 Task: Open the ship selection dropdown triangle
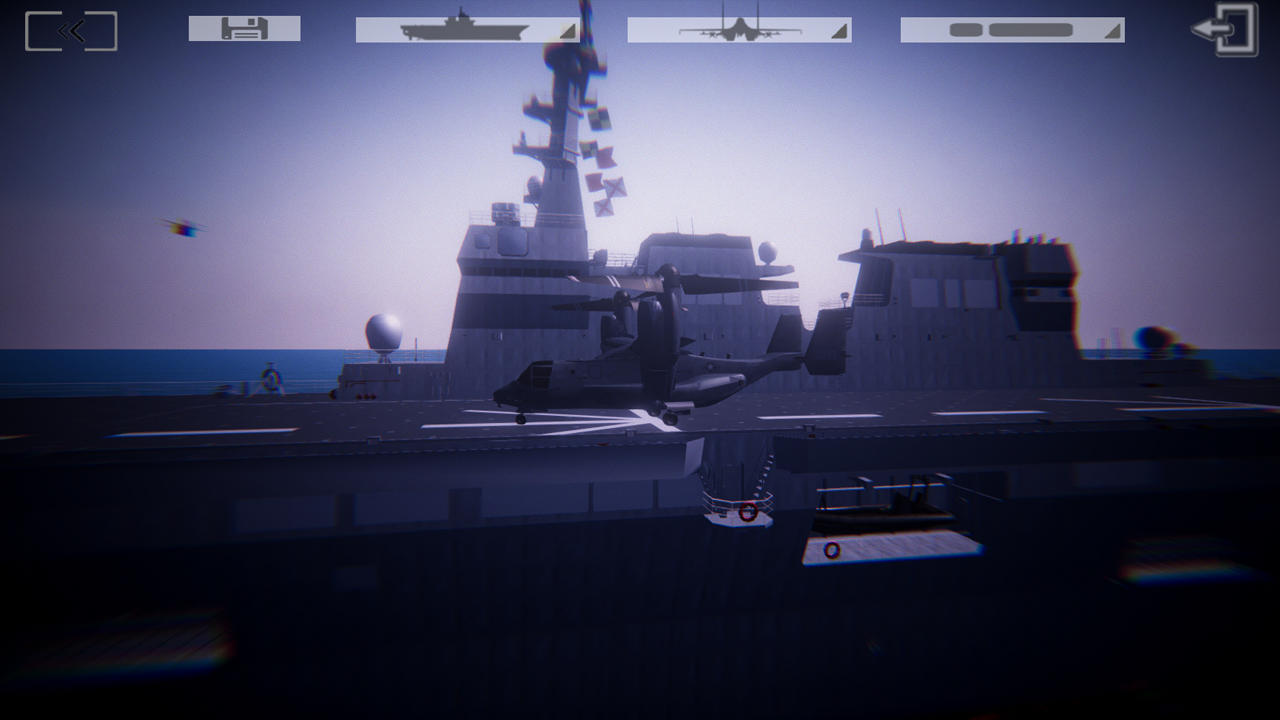click(566, 33)
